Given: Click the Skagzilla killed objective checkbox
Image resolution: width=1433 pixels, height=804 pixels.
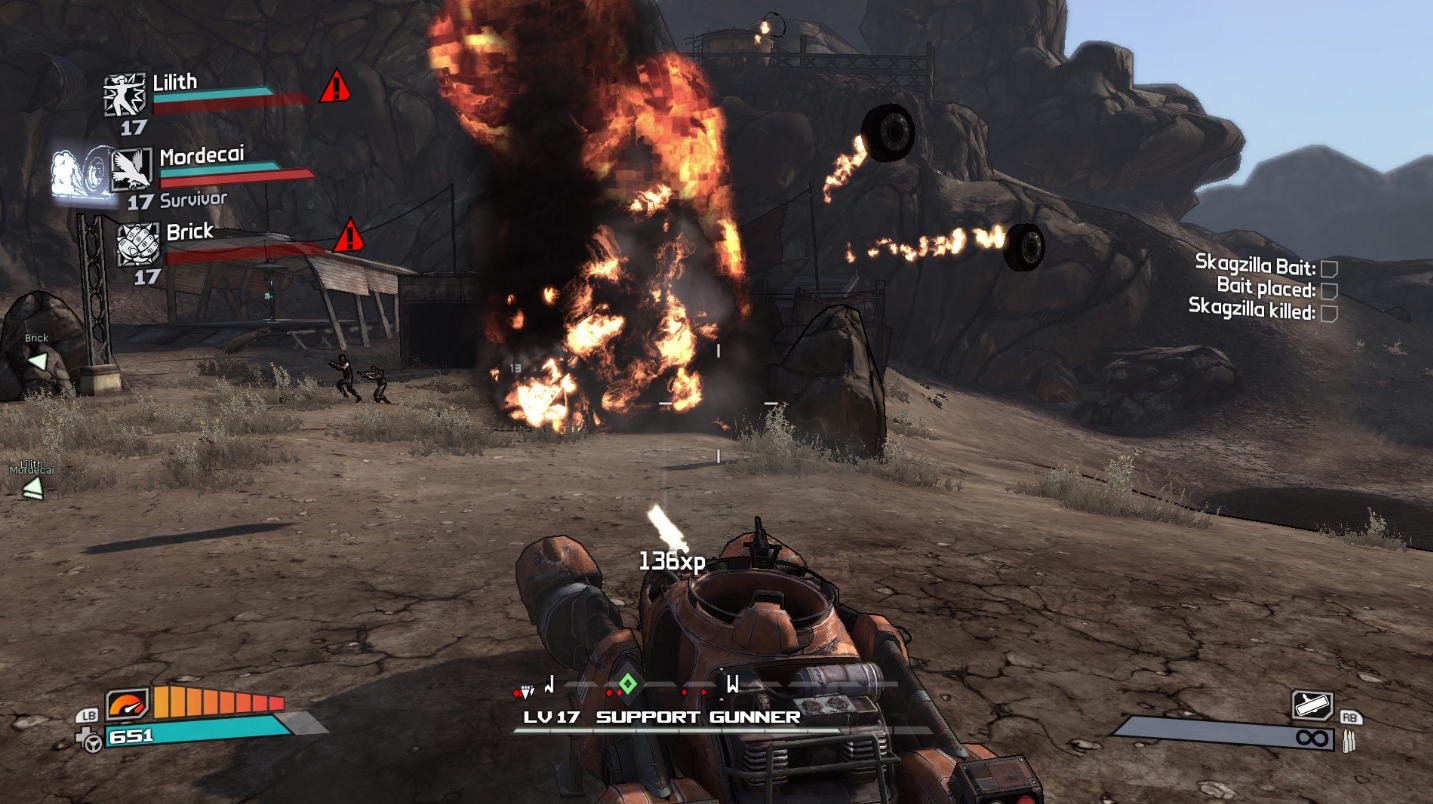Looking at the screenshot, I should pyautogui.click(x=1329, y=313).
